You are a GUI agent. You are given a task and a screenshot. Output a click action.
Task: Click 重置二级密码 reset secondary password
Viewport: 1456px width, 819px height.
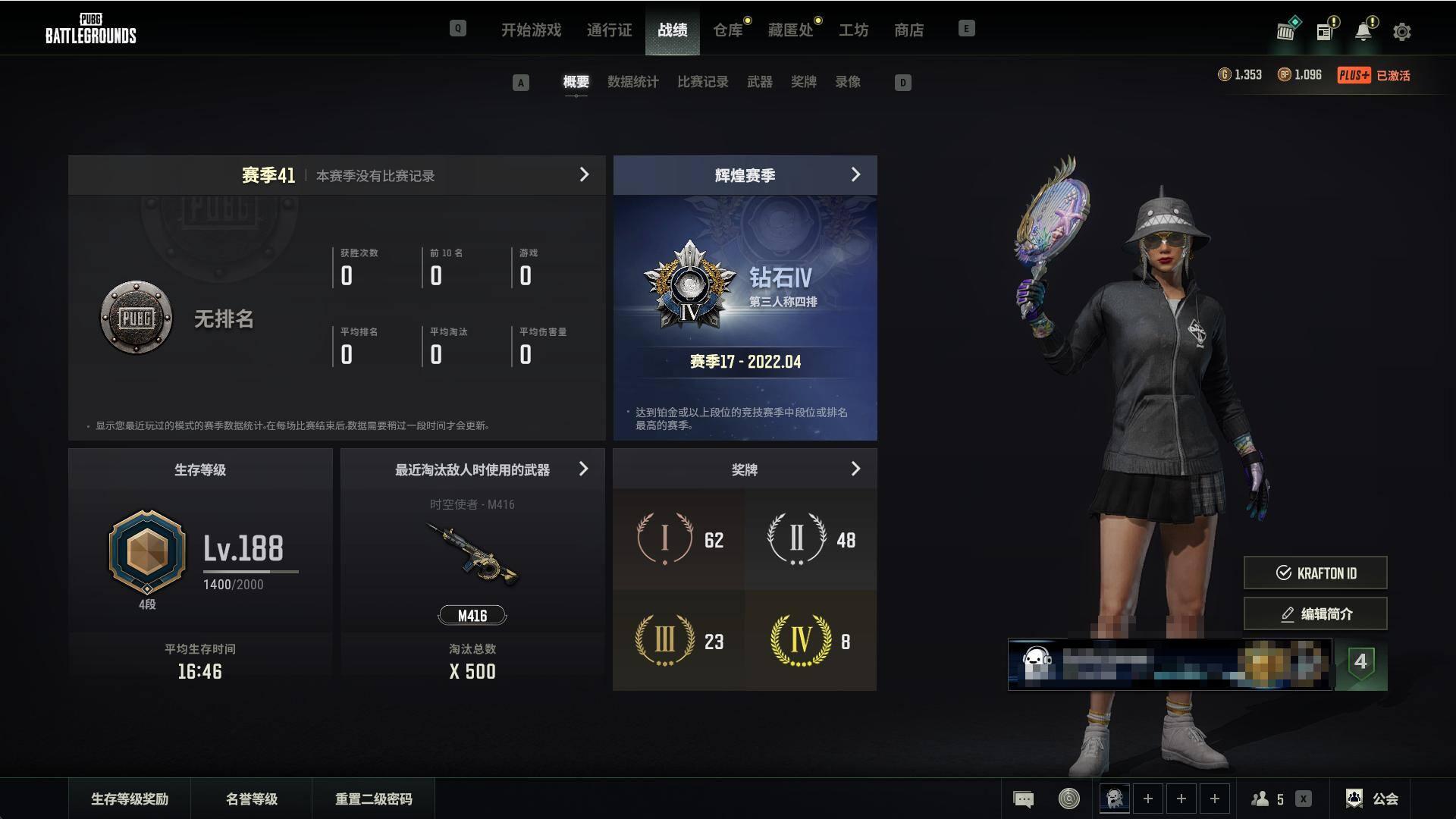tap(373, 799)
